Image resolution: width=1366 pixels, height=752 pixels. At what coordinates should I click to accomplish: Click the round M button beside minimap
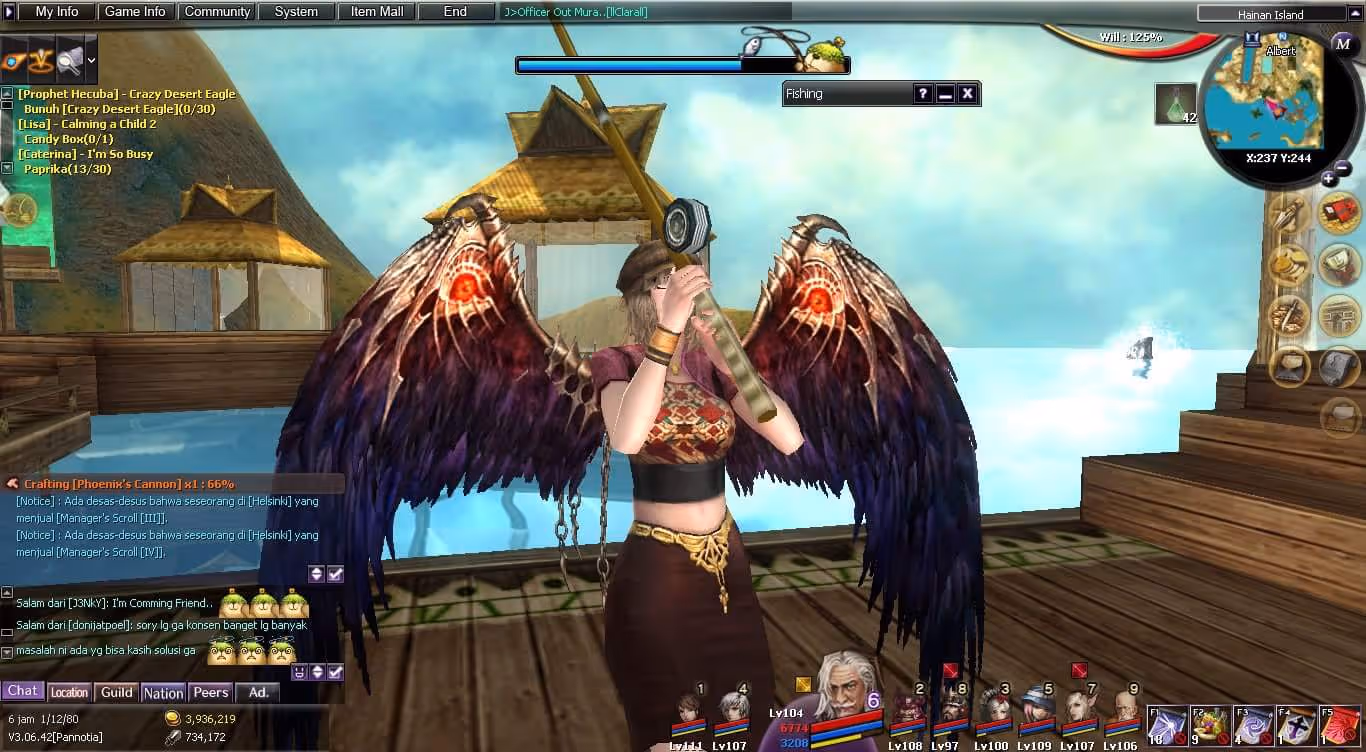[x=1343, y=44]
